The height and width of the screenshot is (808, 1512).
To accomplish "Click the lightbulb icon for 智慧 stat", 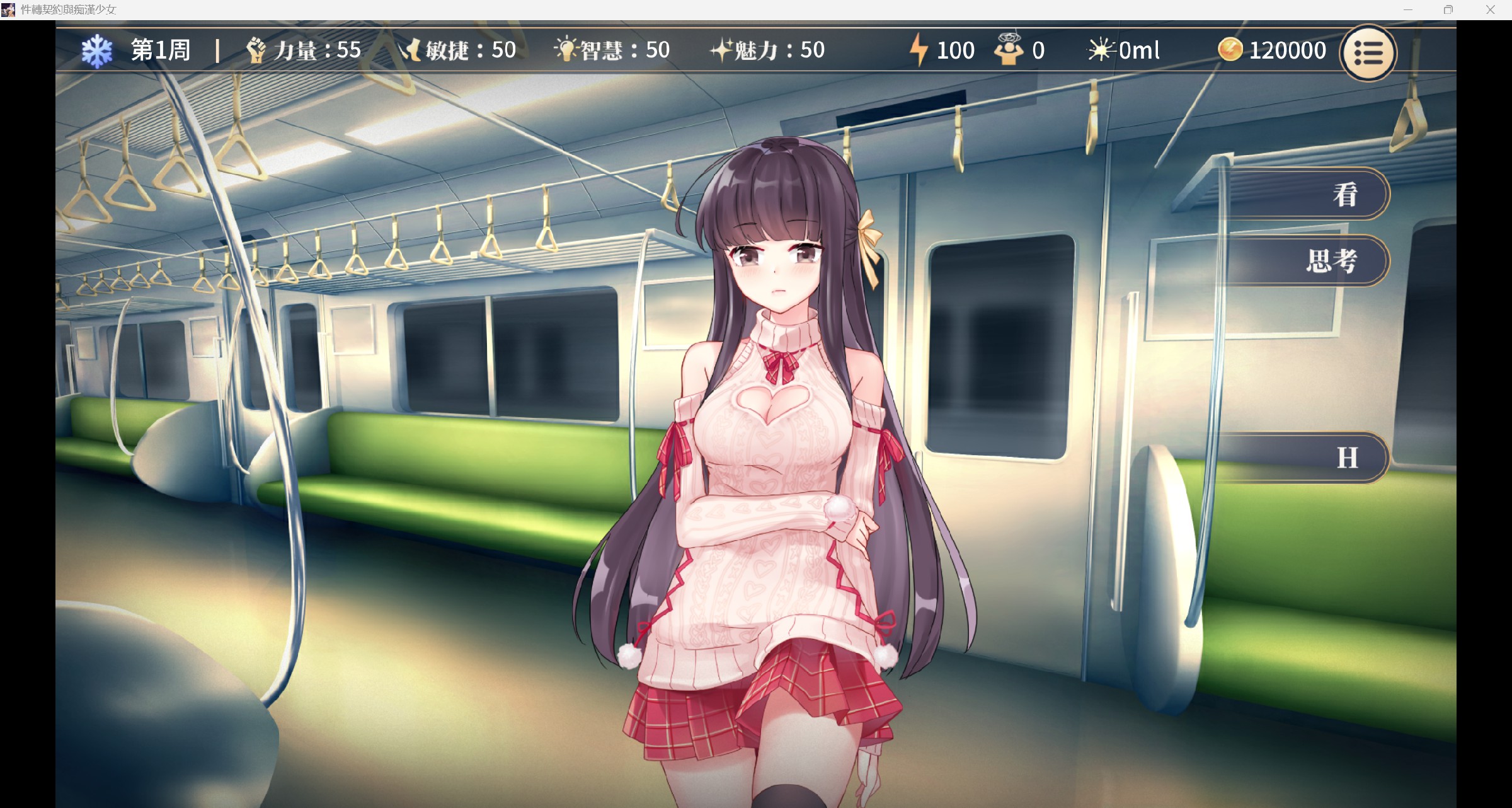I will point(565,50).
